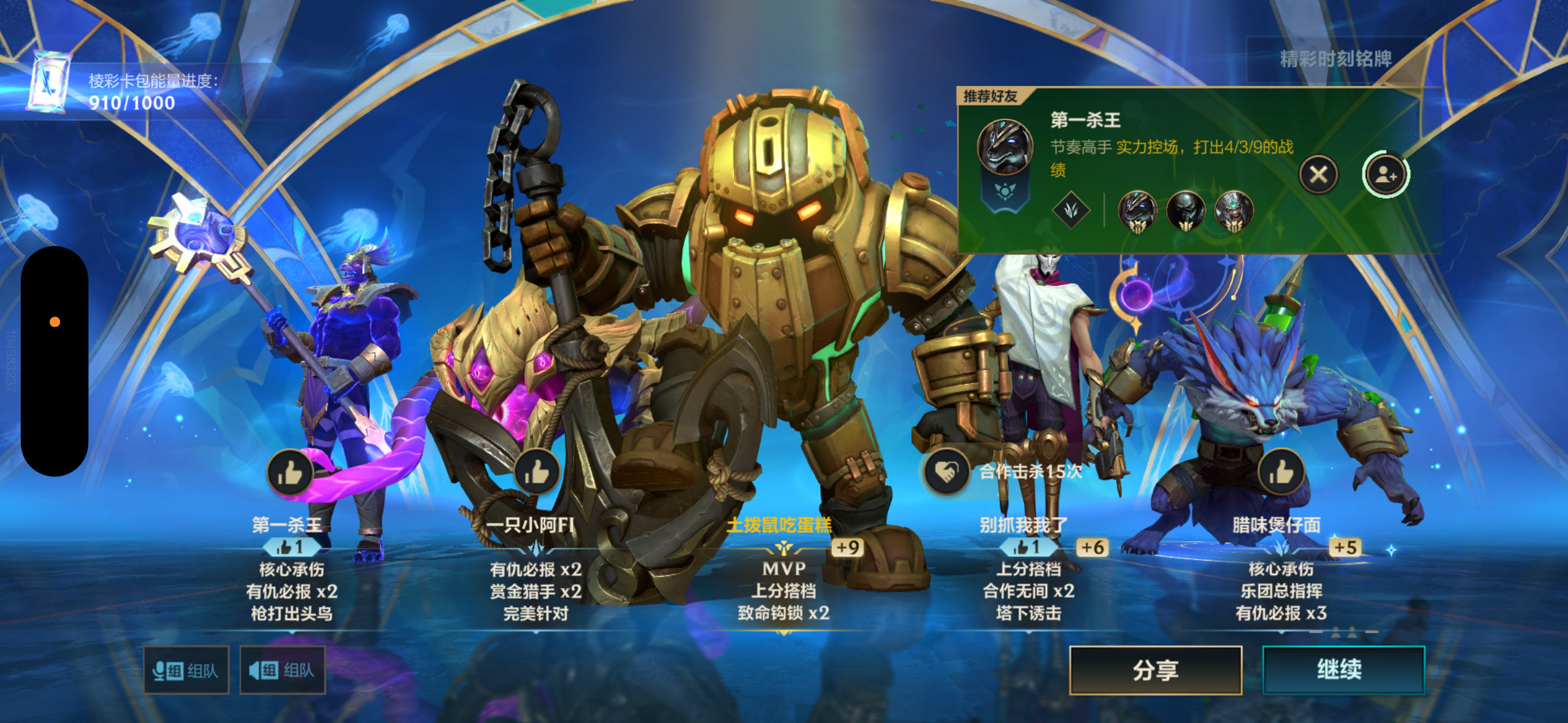Give a thumbs-up to 腊味煲仔面
Image resolution: width=1568 pixels, height=723 pixels.
pyautogui.click(x=1281, y=472)
